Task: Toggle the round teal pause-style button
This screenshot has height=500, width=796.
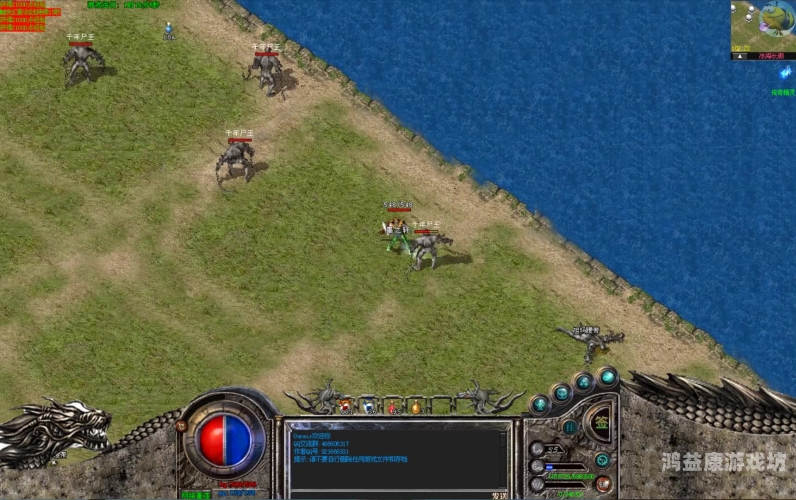Action: click(x=570, y=427)
